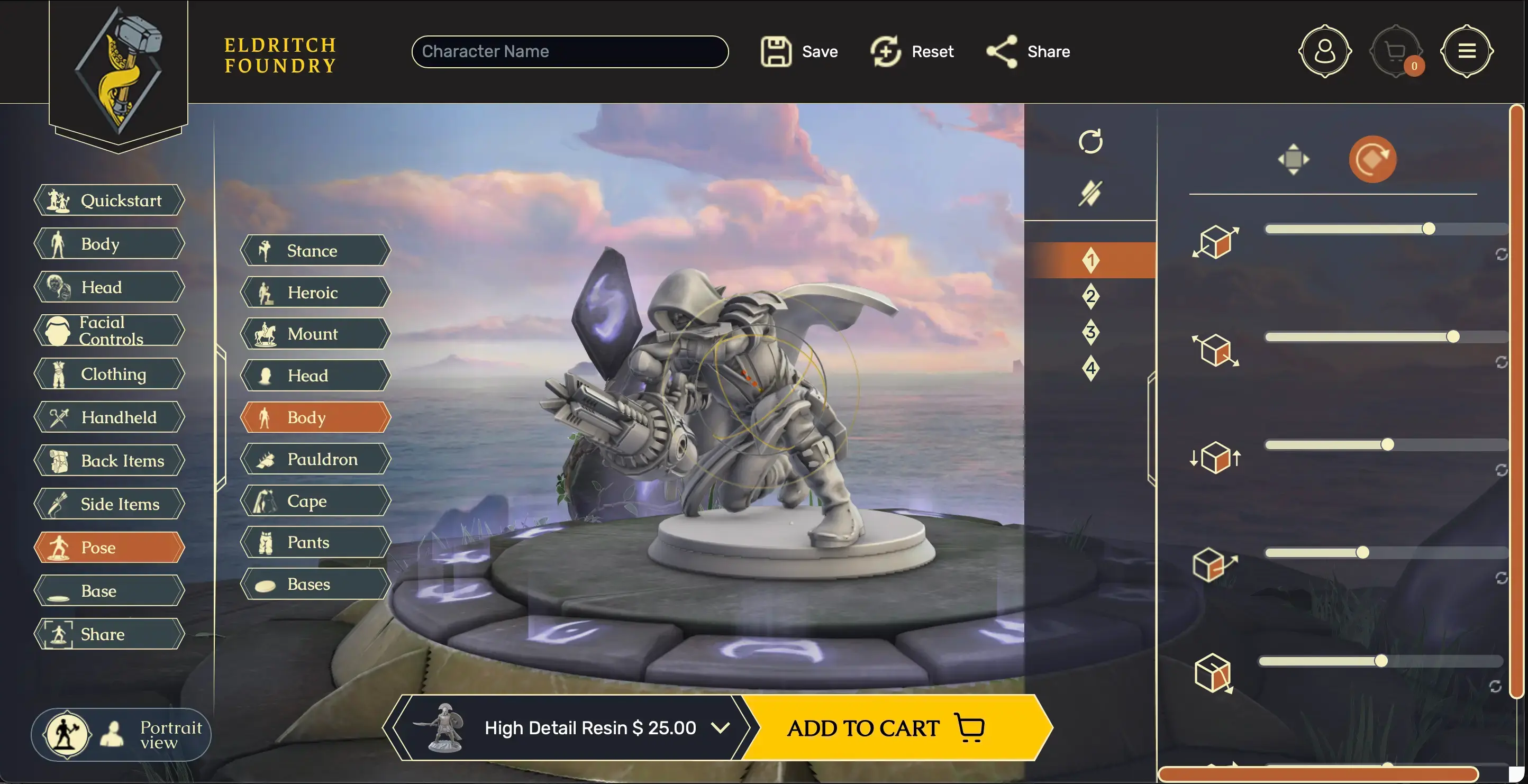1528x784 pixels.
Task: Reset the character with the Reset button
Action: (912, 51)
